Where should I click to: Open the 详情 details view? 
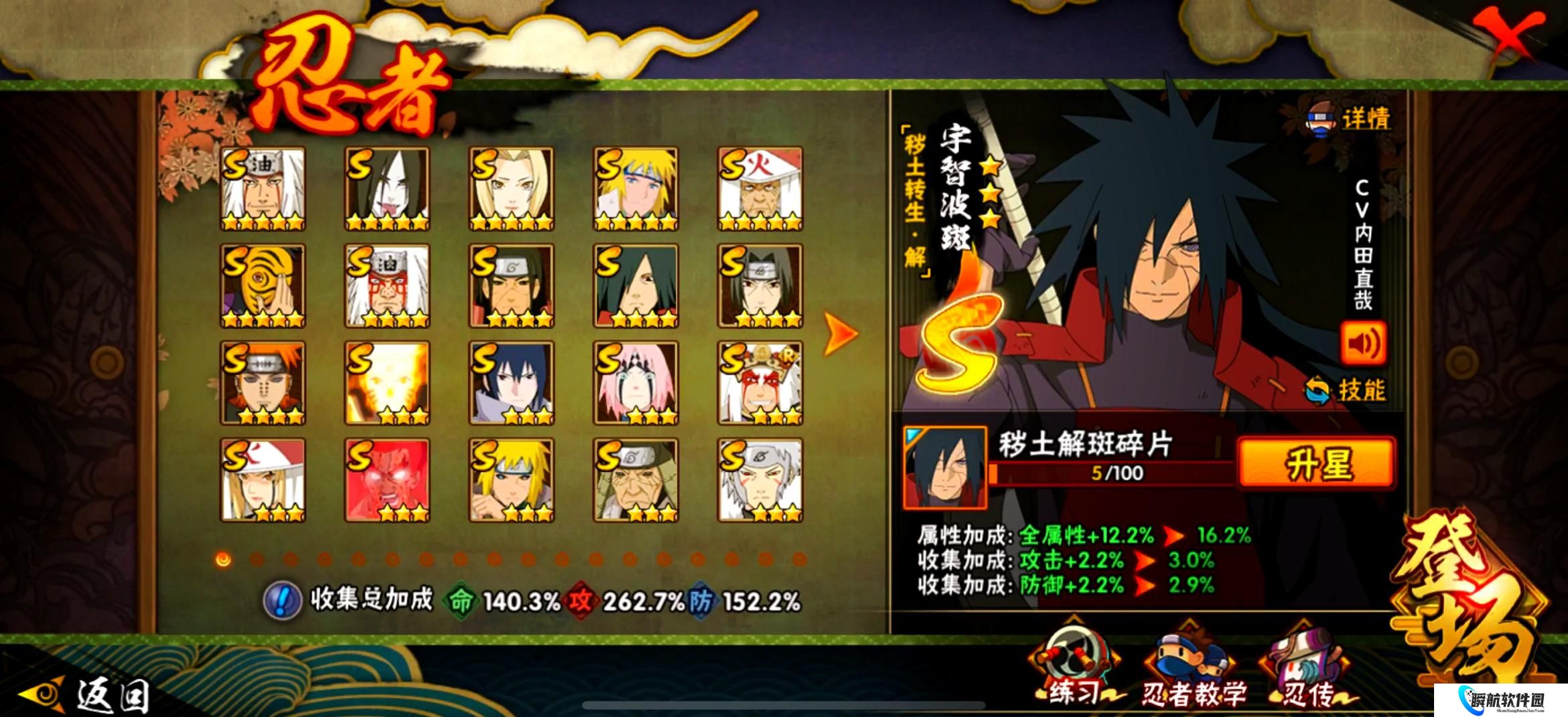[1349, 120]
